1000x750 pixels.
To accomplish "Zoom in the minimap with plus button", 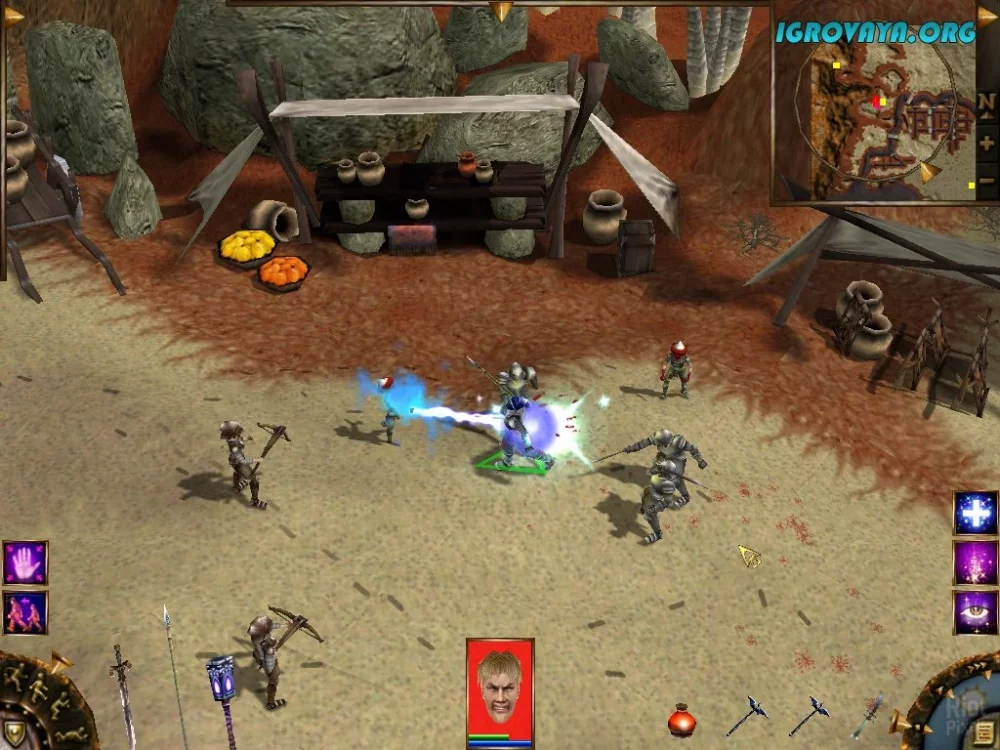I will 986,143.
